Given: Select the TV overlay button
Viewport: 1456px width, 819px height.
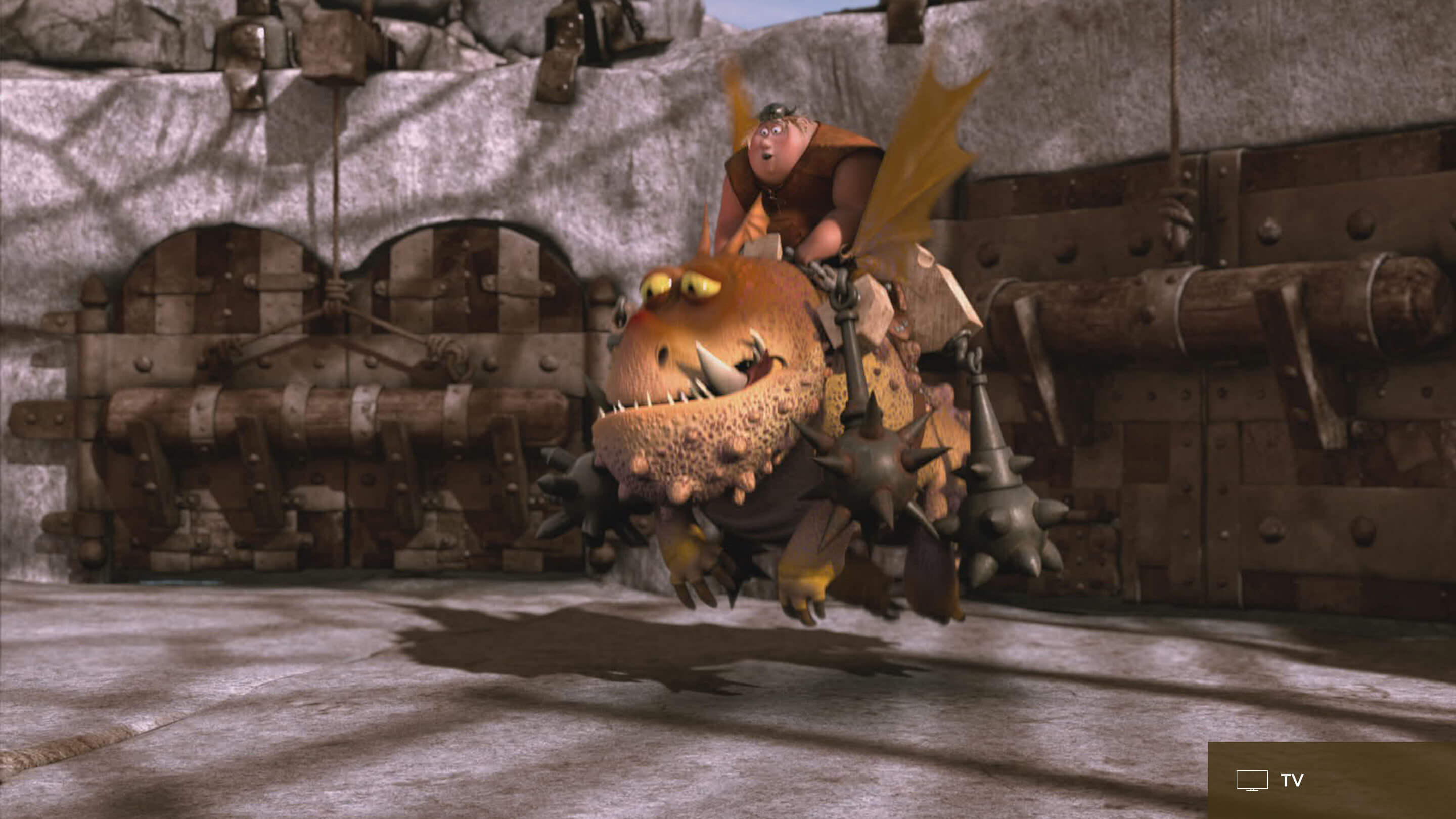Looking at the screenshot, I should (x=1270, y=781).
